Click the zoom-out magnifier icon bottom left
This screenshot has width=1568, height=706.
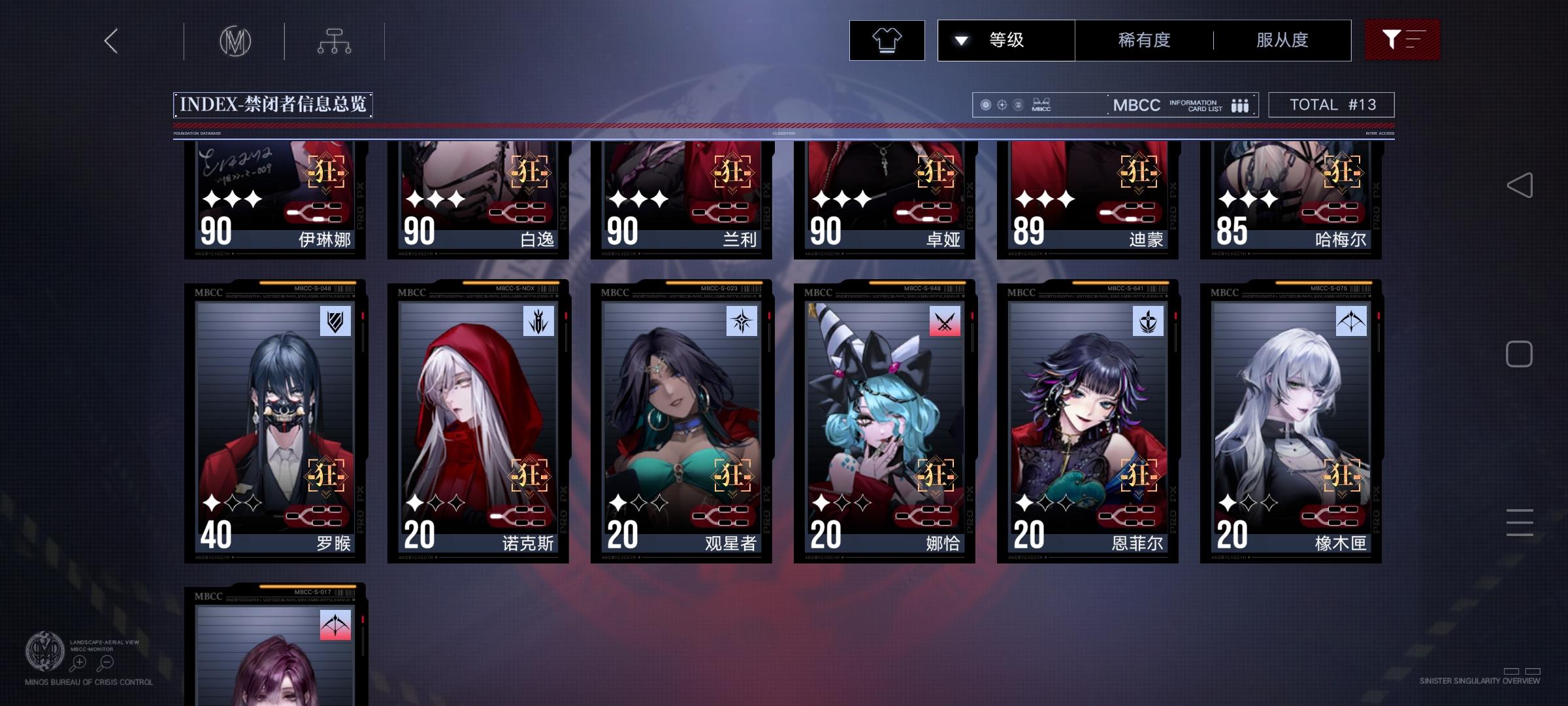[x=106, y=662]
